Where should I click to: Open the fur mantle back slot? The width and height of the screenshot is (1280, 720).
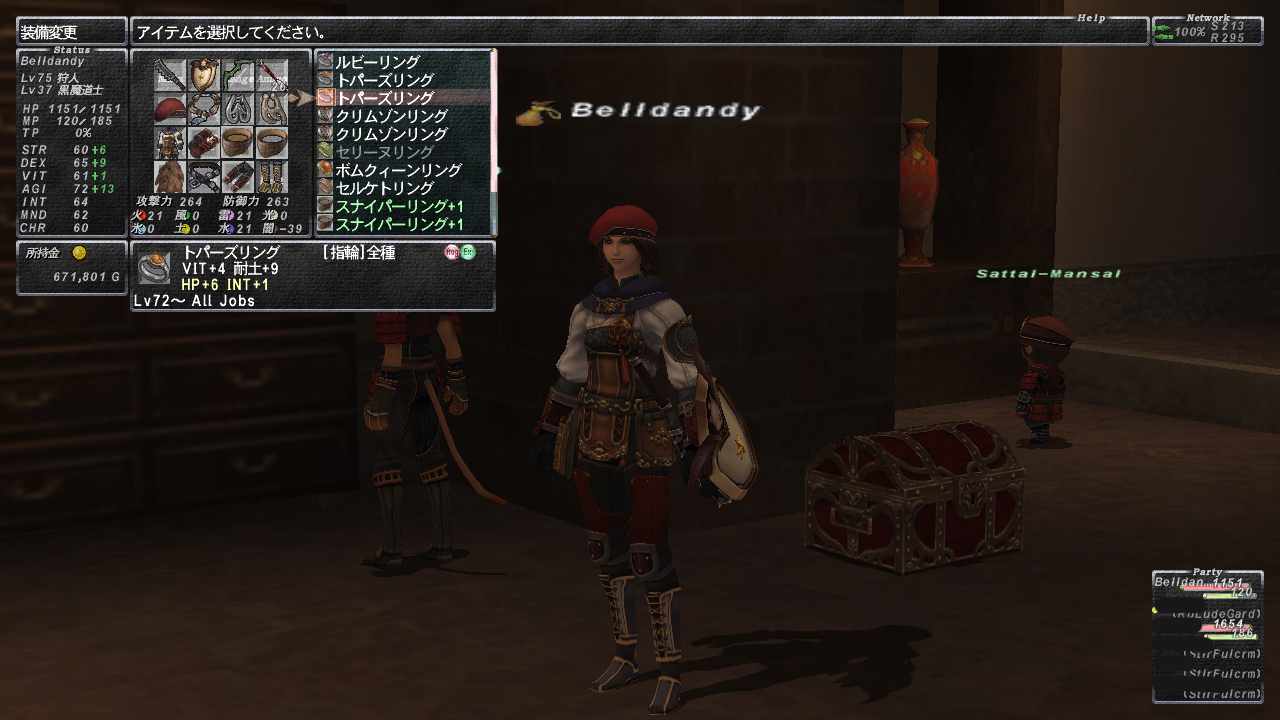(x=171, y=177)
